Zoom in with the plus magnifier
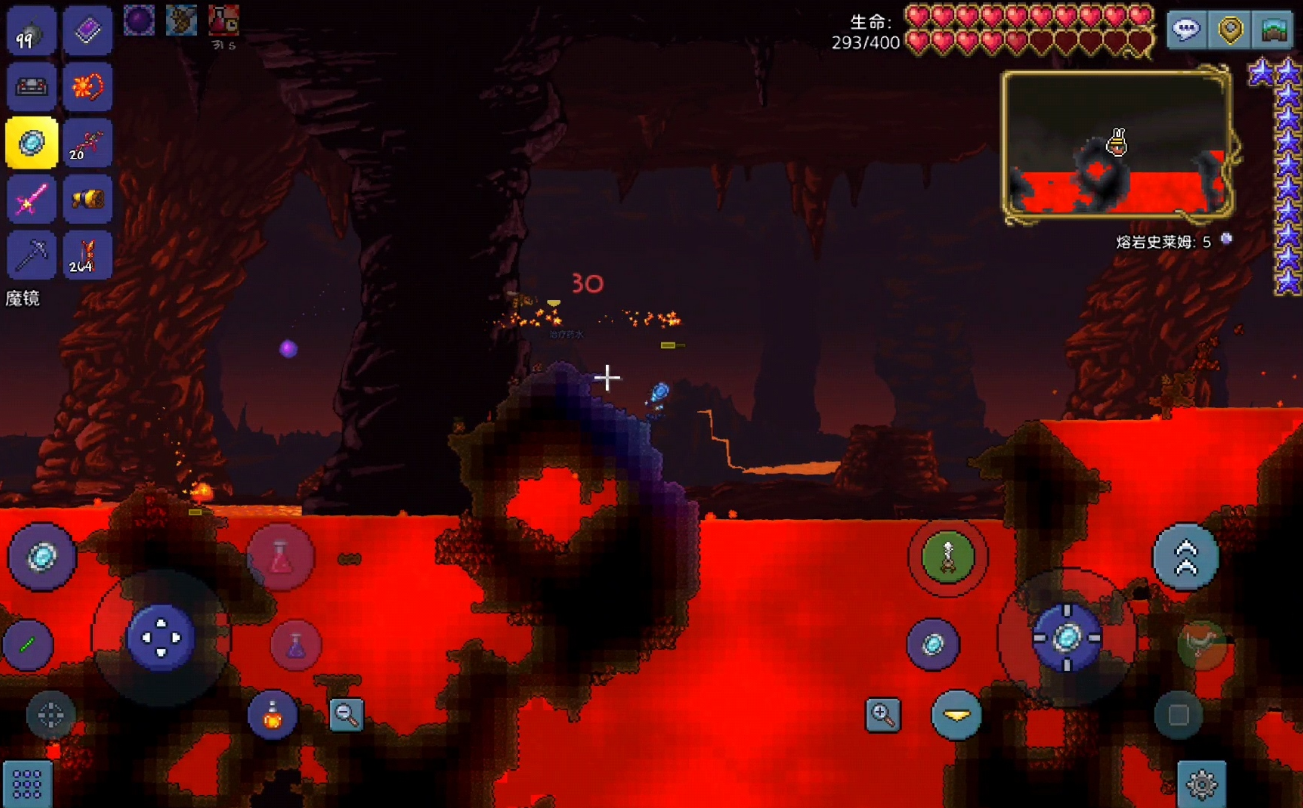 (883, 714)
